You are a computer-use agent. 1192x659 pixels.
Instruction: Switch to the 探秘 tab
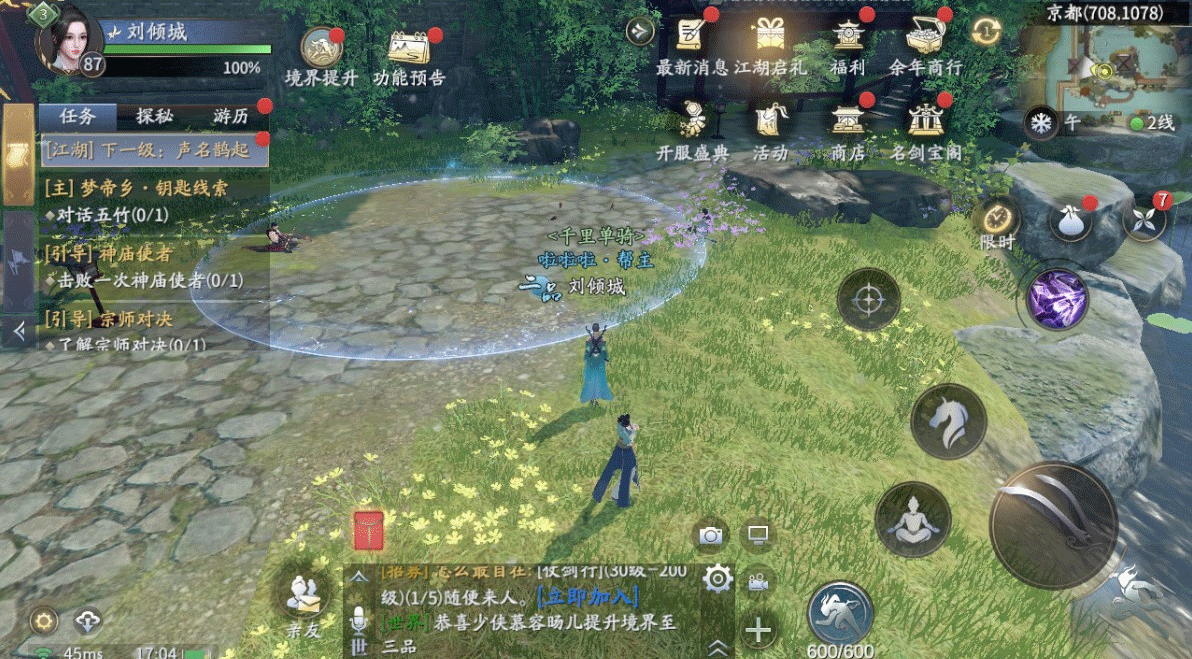155,116
